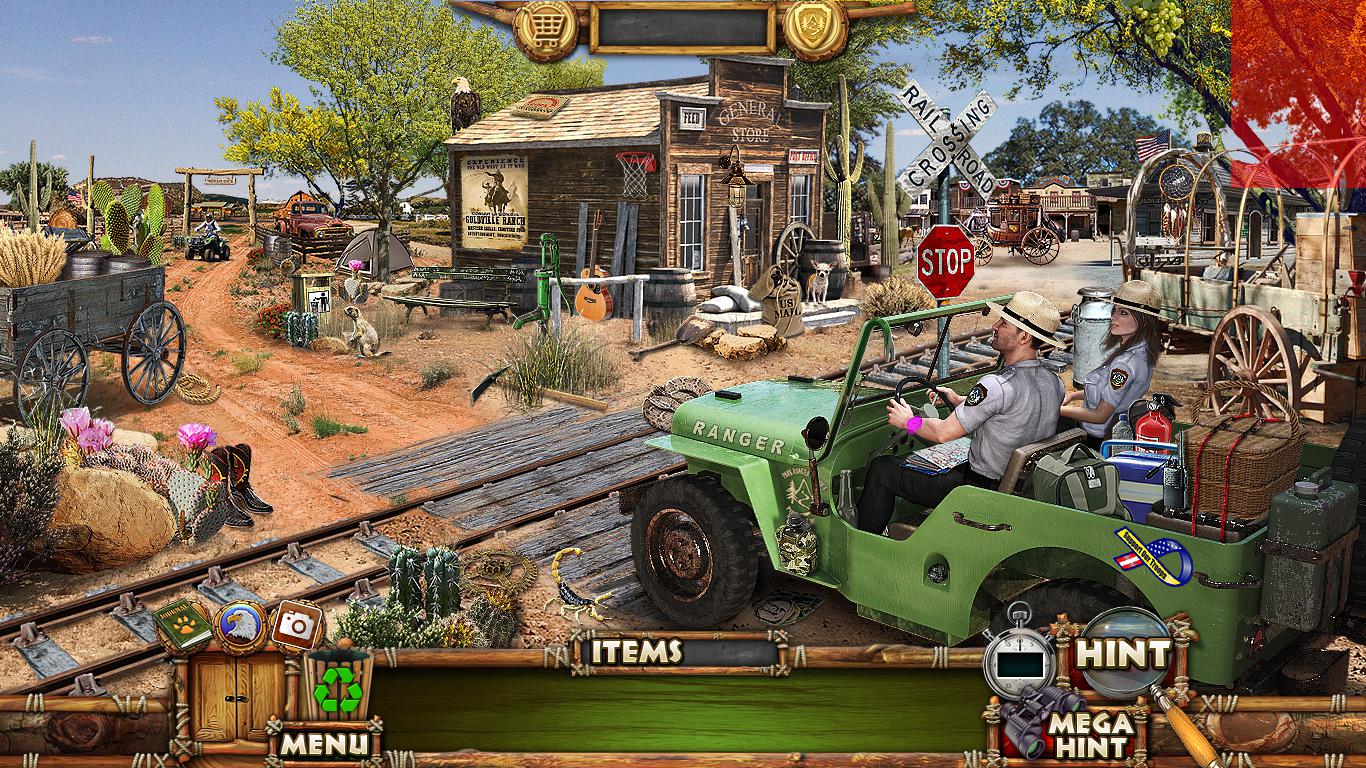Select the bald eagle icon

pyautogui.click(x=239, y=626)
